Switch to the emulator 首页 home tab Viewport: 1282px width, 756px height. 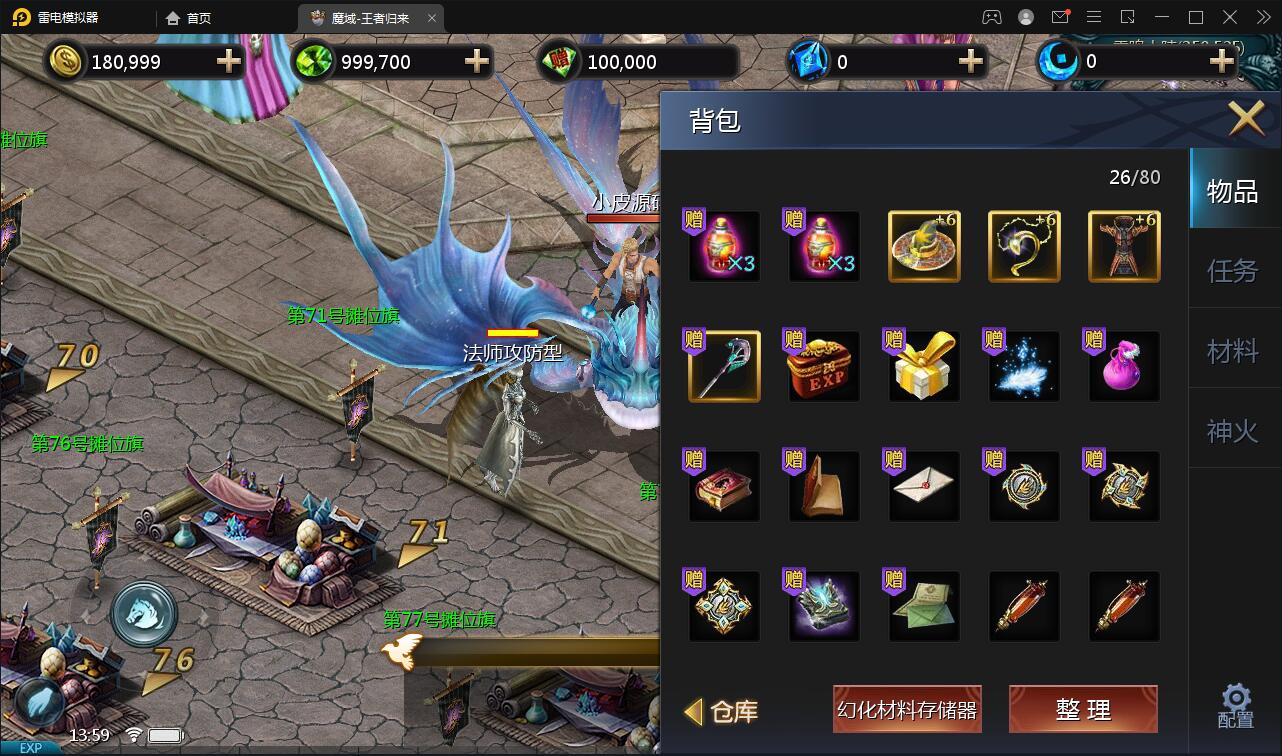pos(189,18)
